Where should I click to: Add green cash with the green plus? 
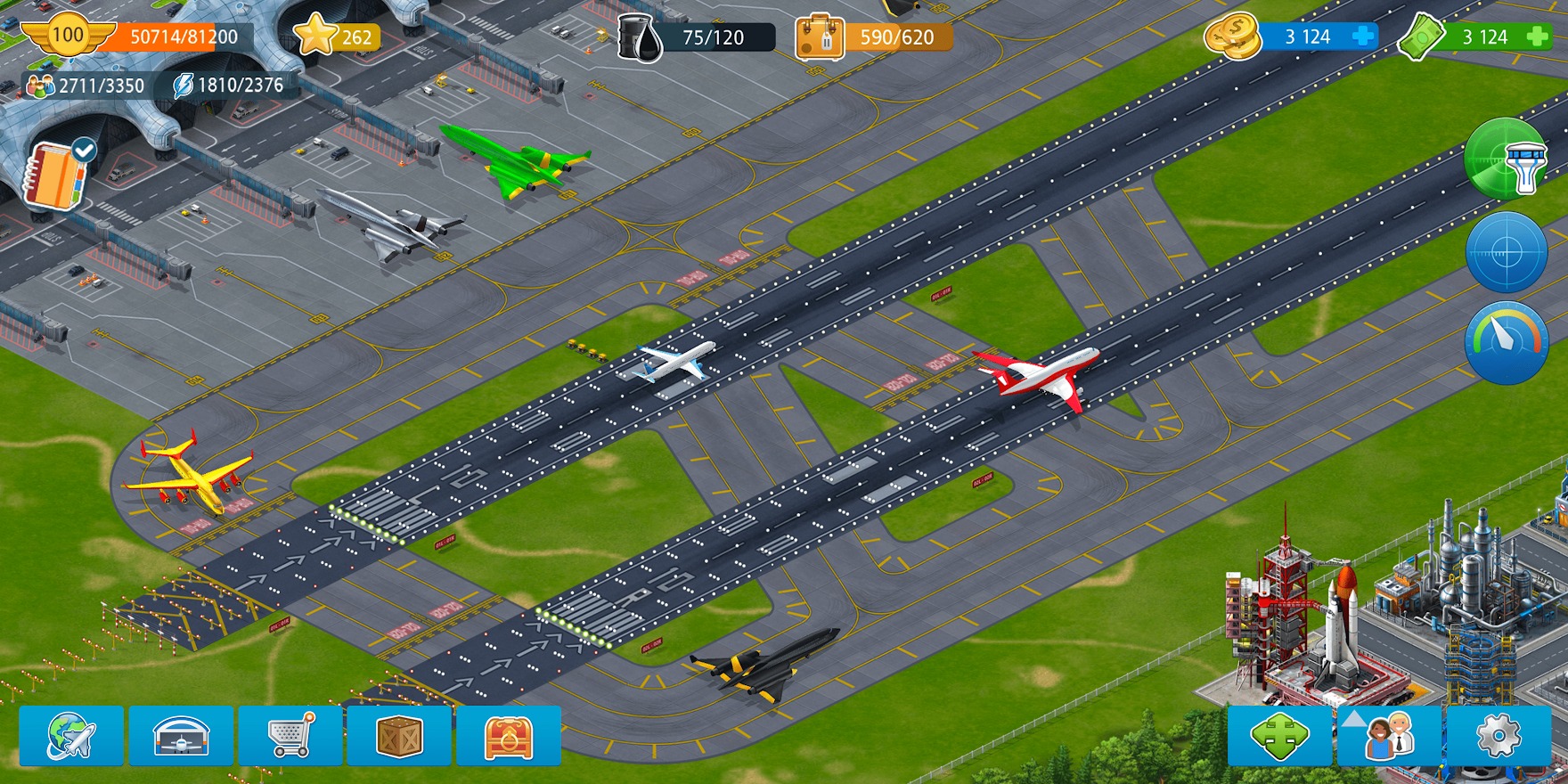coord(1537,37)
